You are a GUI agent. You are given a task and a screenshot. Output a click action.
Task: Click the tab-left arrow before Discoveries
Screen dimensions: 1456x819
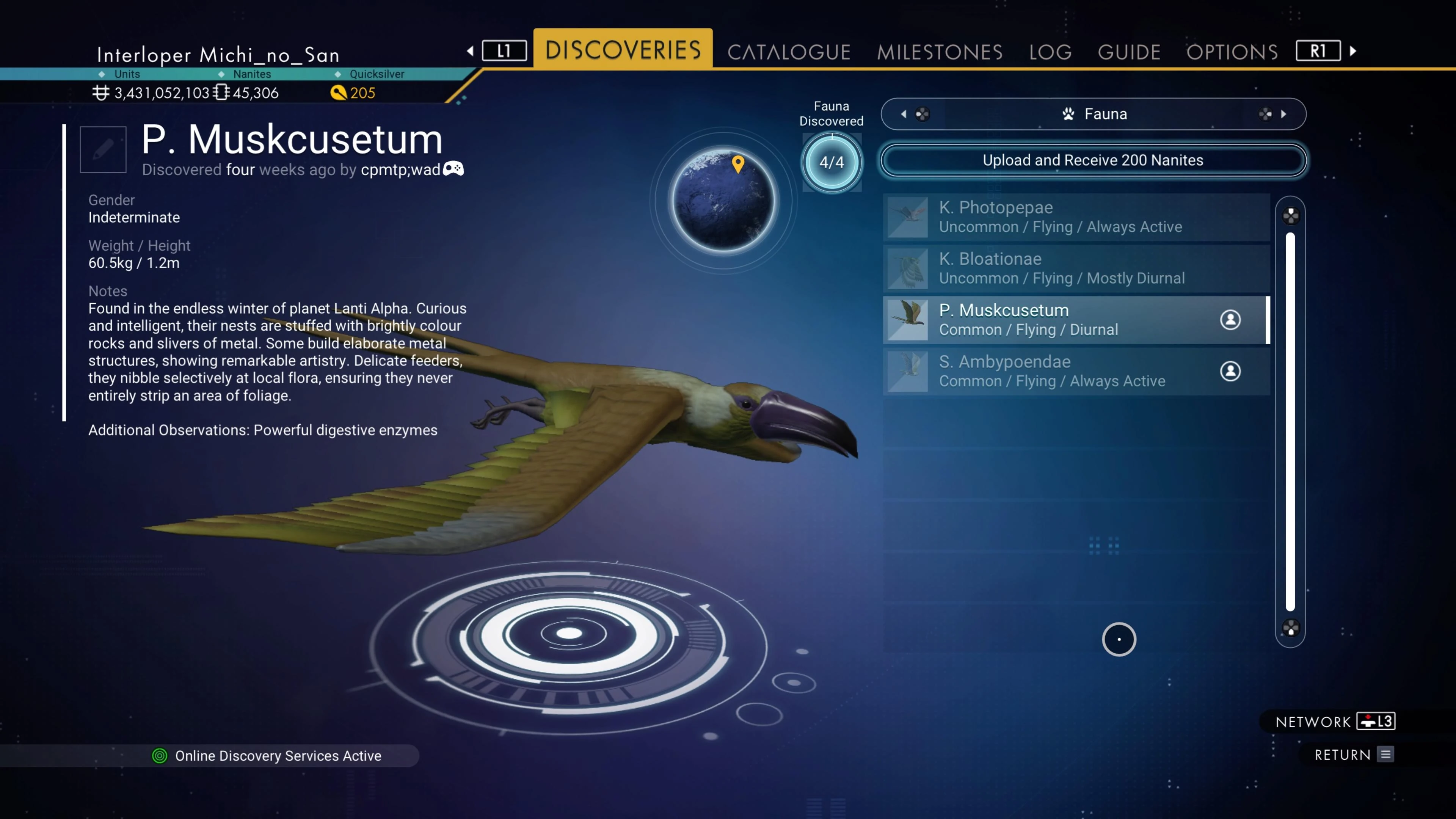pyautogui.click(x=470, y=51)
